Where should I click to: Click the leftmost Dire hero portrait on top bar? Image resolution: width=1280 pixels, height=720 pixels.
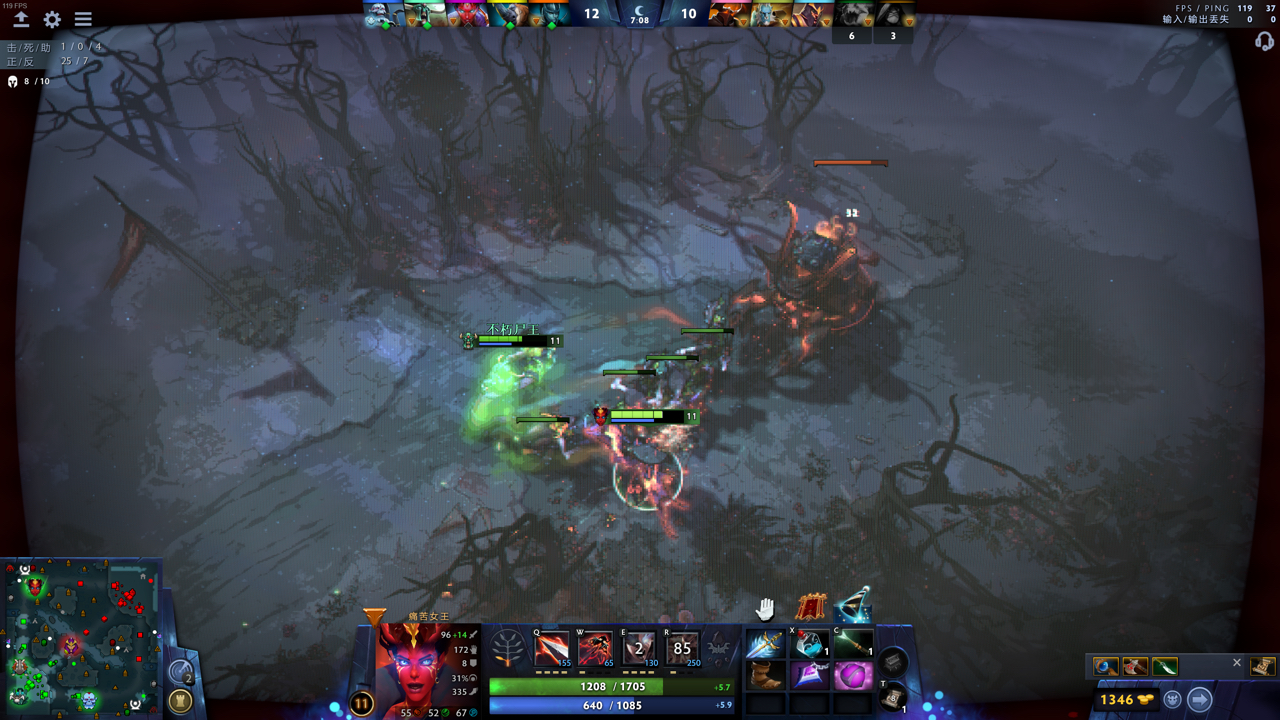tap(727, 13)
